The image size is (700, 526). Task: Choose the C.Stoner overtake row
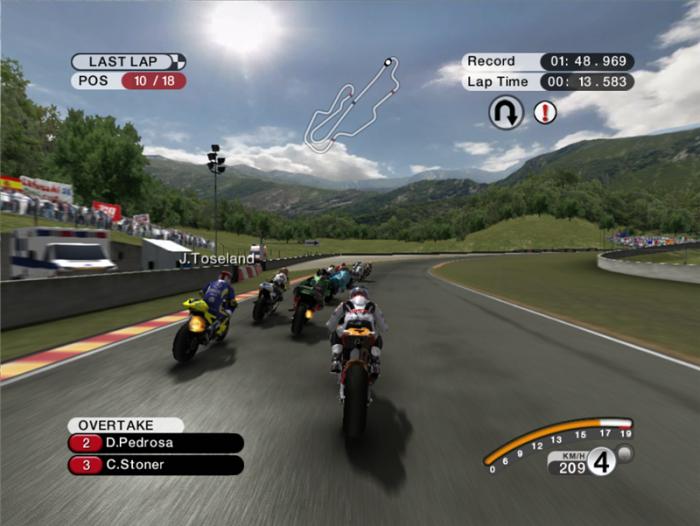point(156,465)
